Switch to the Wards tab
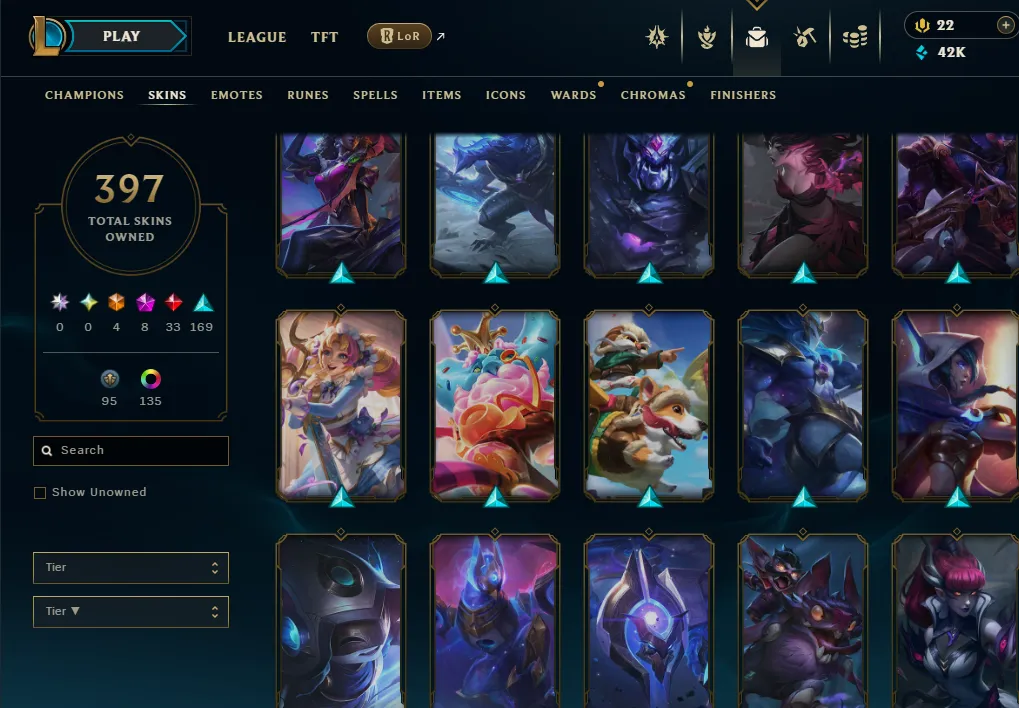Screen dimensions: 1019x708 click(573, 95)
